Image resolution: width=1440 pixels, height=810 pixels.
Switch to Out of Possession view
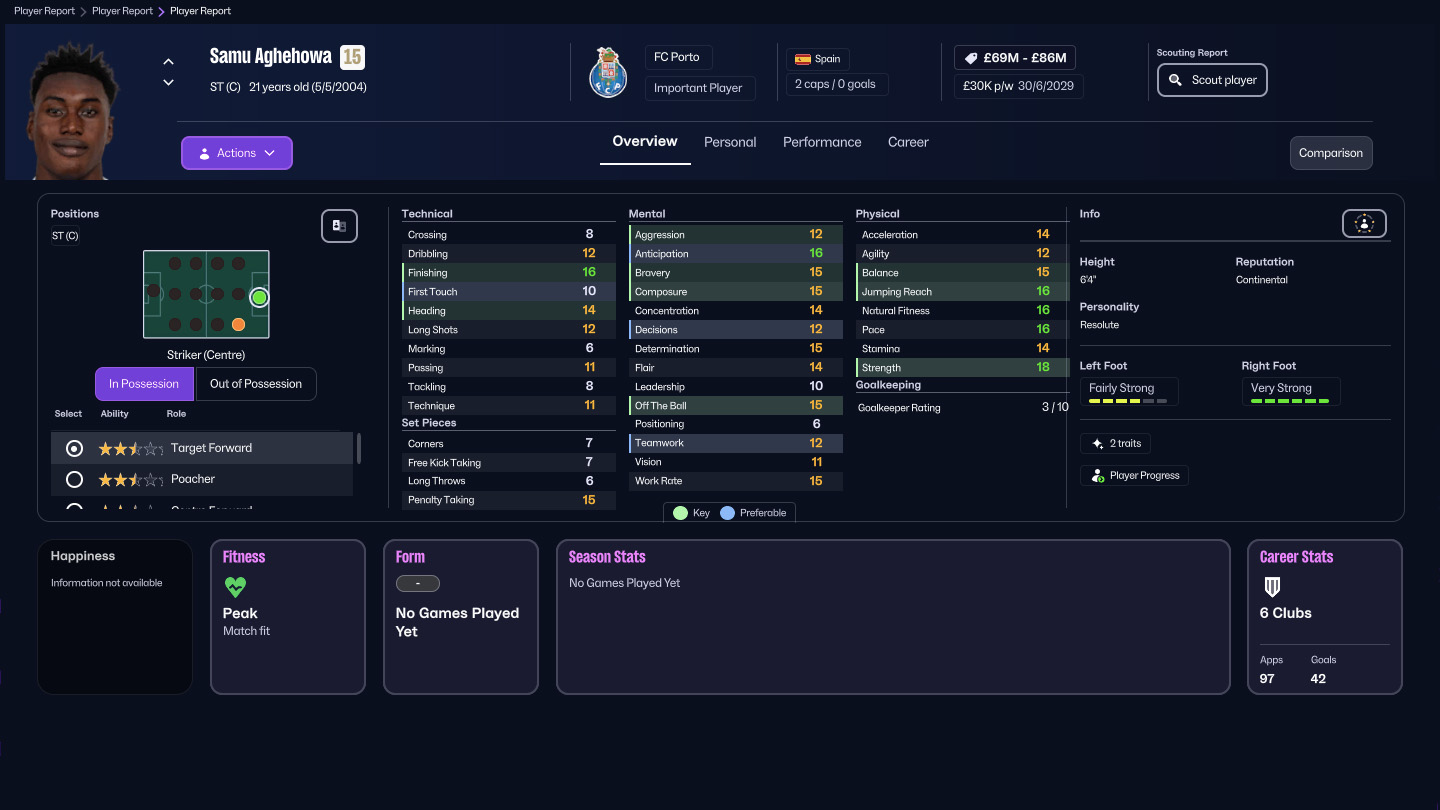coord(256,383)
